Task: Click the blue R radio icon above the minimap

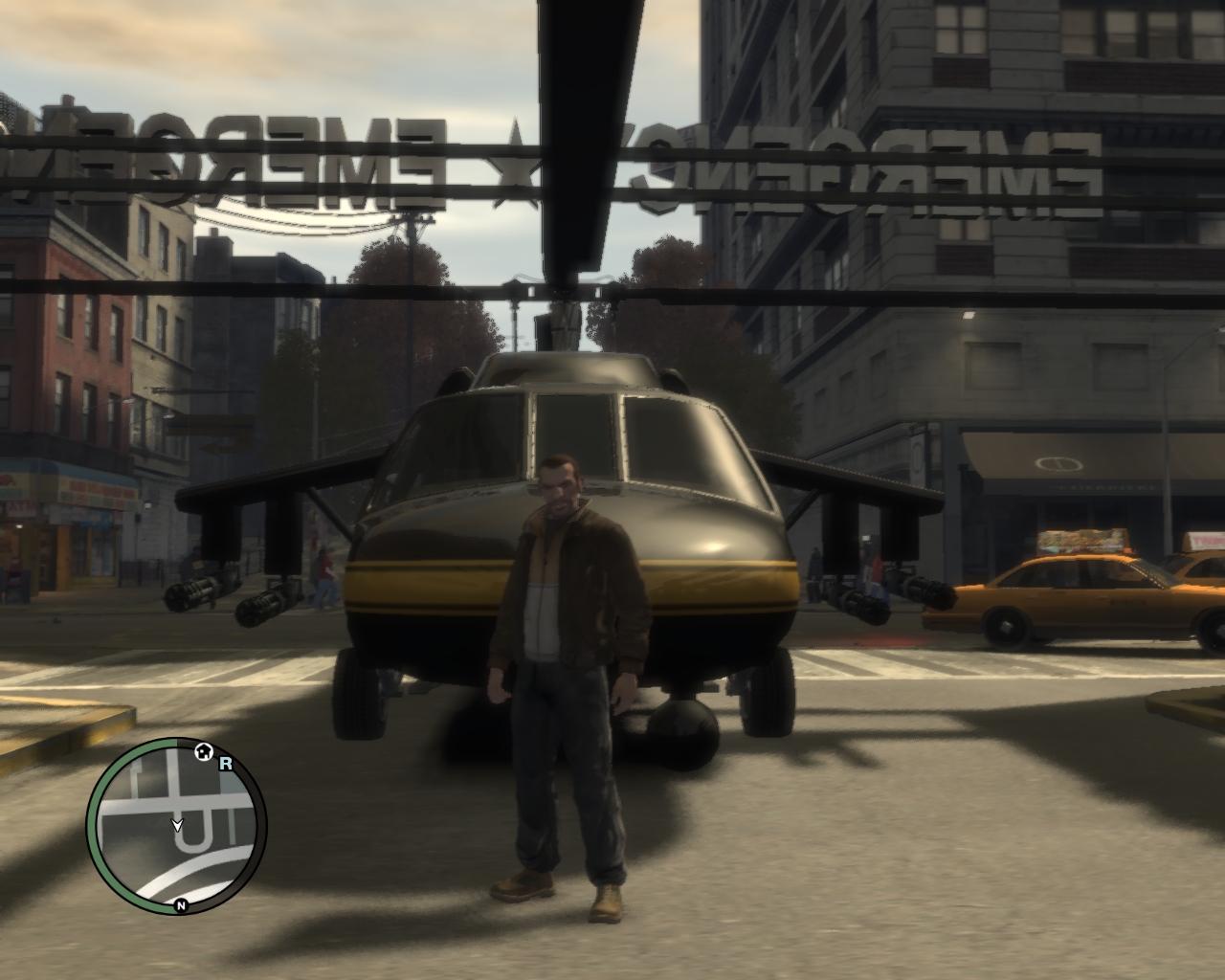Action: pyautogui.click(x=227, y=763)
